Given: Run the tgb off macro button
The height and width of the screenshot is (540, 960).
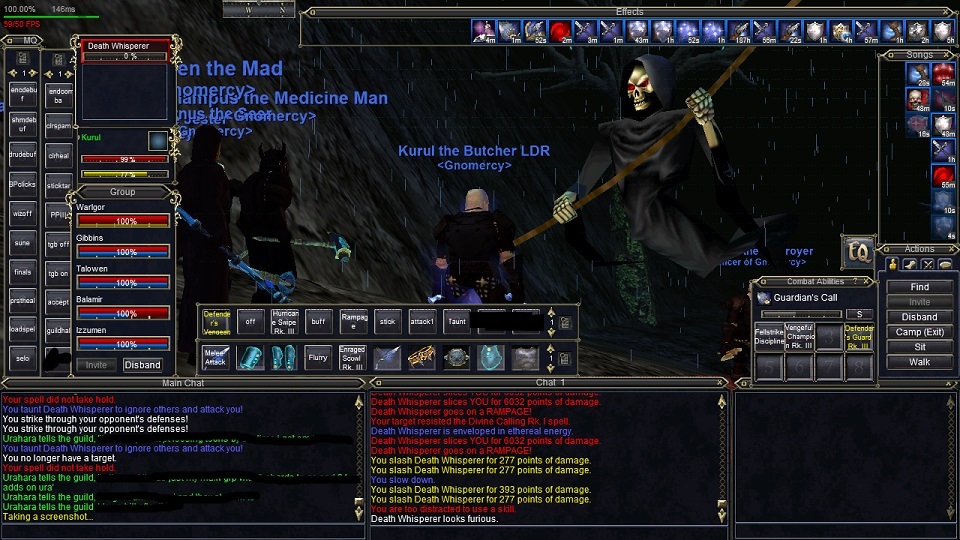Looking at the screenshot, I should pyautogui.click(x=59, y=244).
